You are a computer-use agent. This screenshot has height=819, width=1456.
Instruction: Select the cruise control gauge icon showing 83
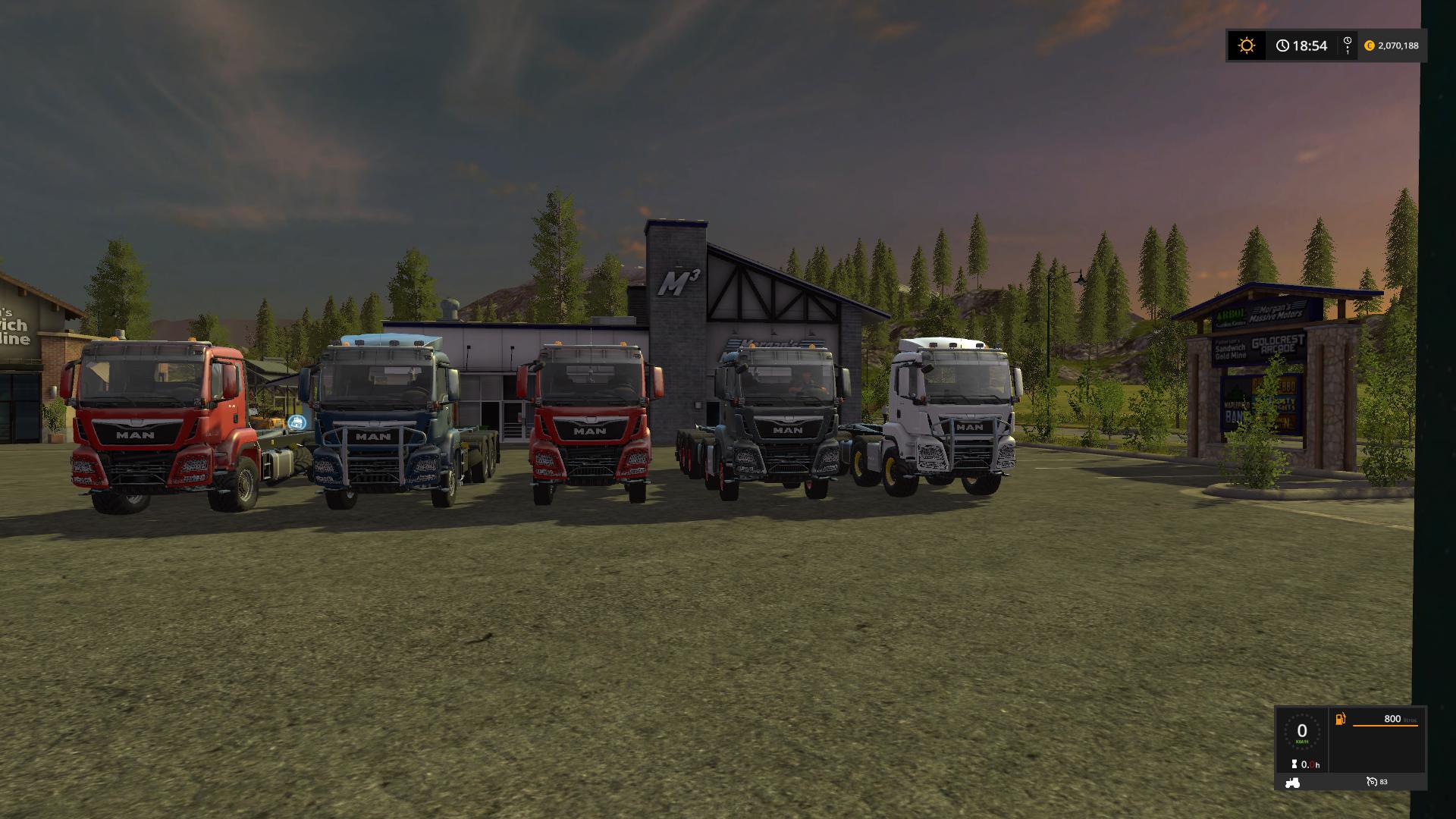coord(1372,782)
